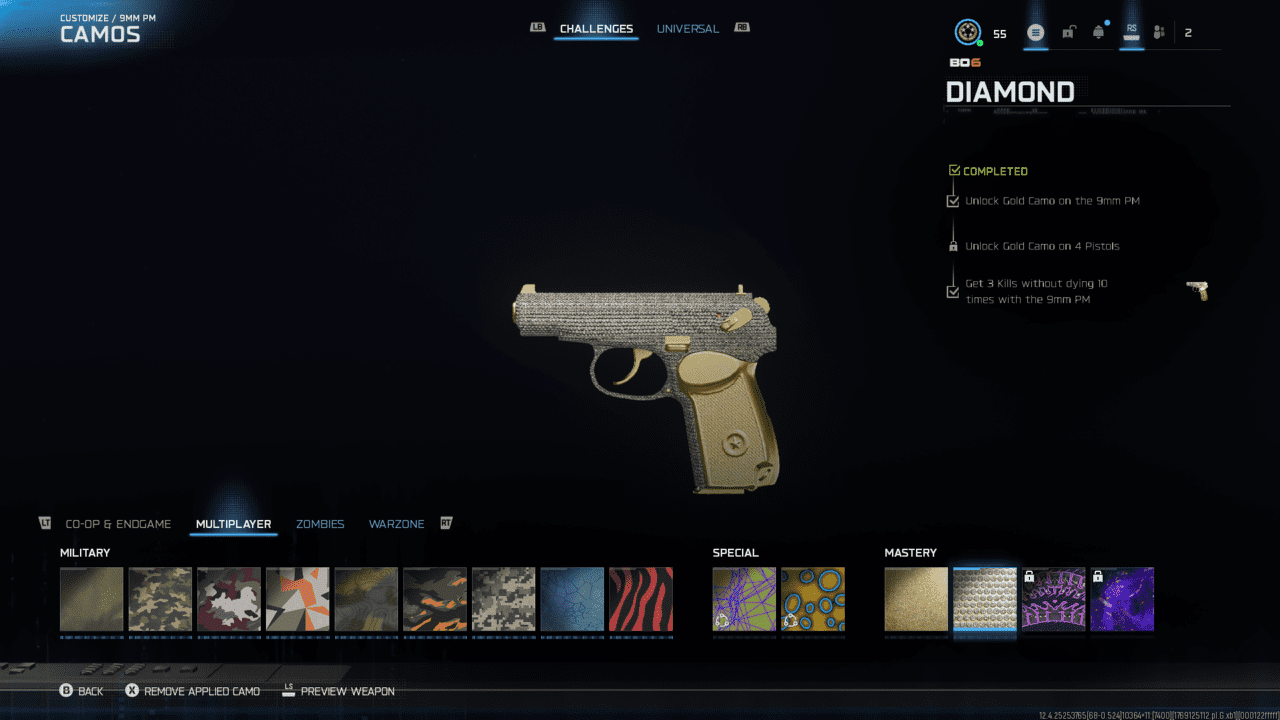
Task: Pick the locked dark purple mastery camo
Action: (x=1122, y=600)
